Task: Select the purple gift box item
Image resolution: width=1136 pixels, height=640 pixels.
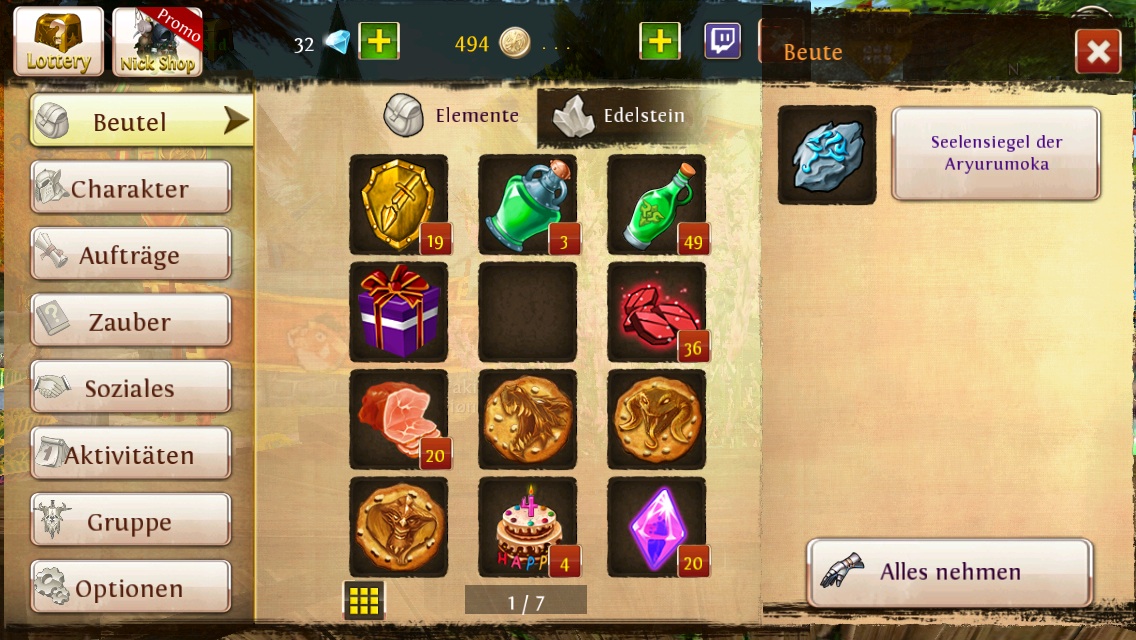Action: (398, 311)
